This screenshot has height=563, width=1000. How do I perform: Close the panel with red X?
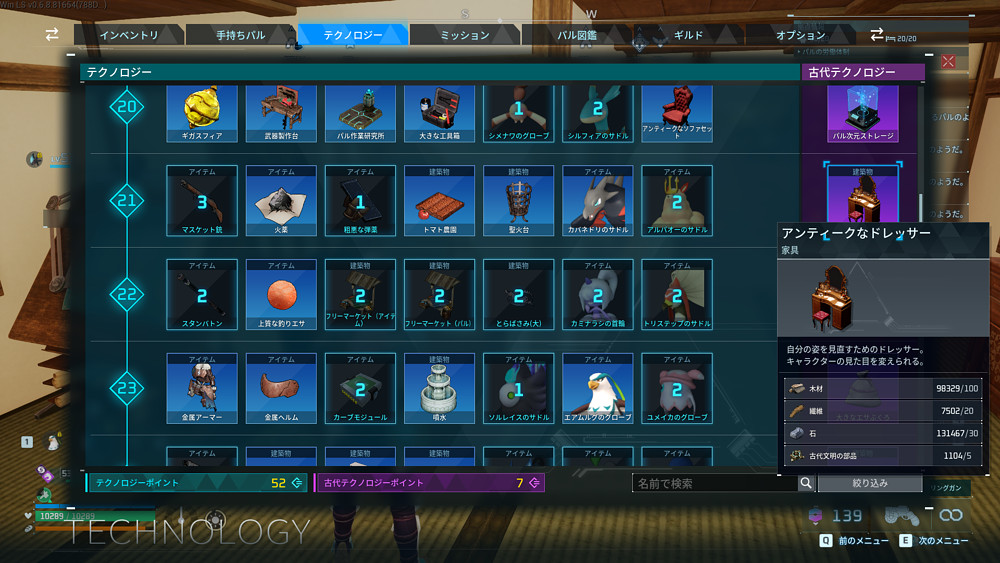point(948,62)
